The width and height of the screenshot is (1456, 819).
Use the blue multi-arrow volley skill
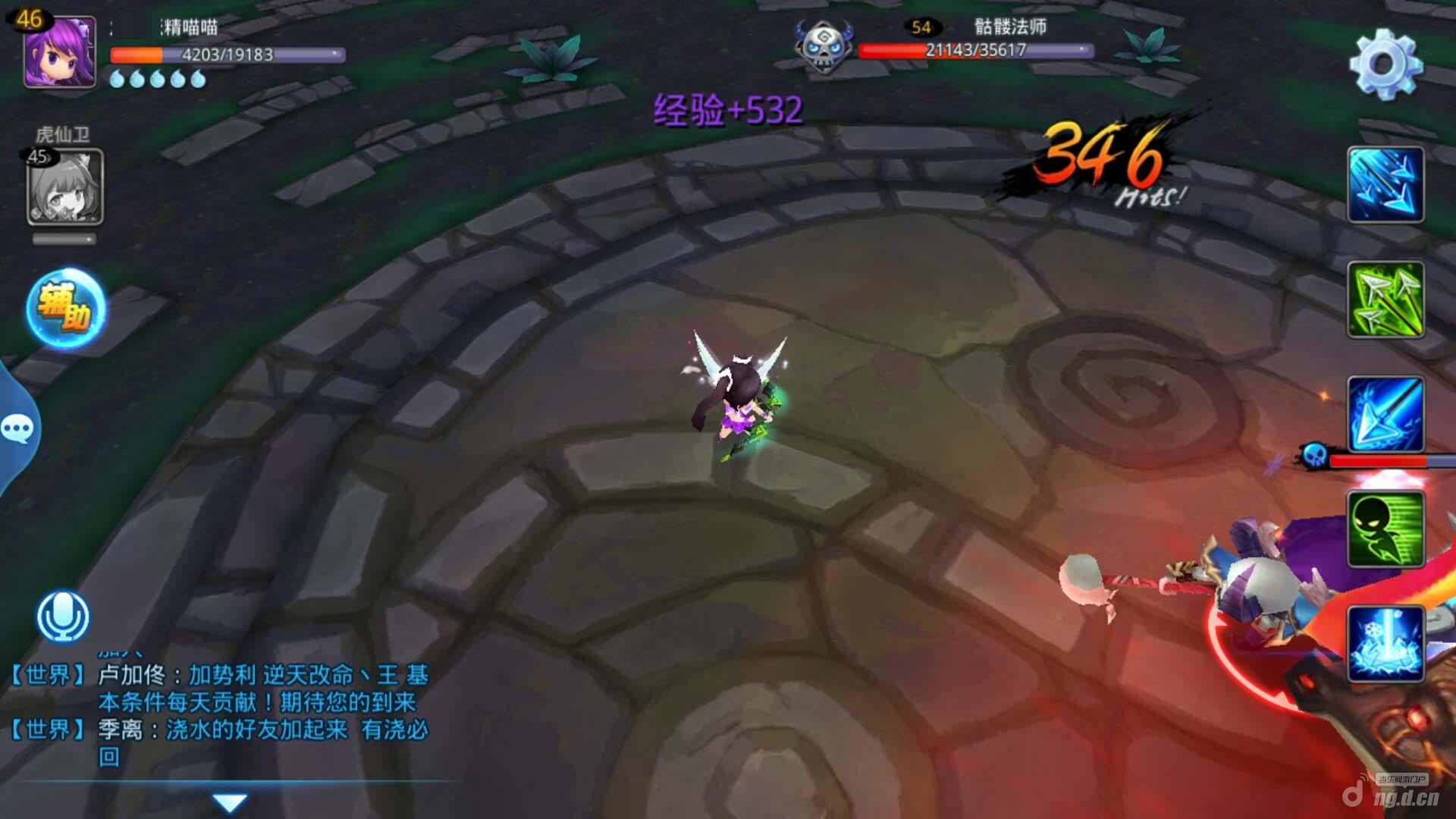pyautogui.click(x=1385, y=185)
